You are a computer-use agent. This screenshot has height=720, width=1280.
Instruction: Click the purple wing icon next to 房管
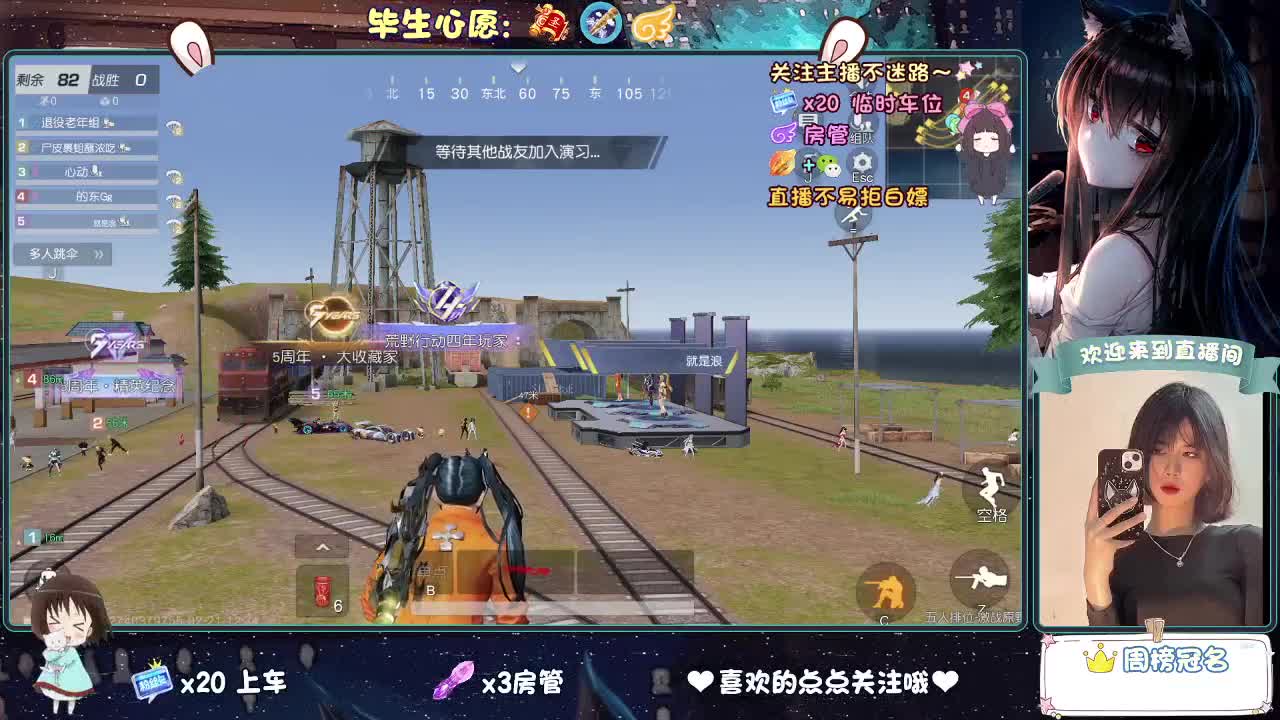pos(782,134)
